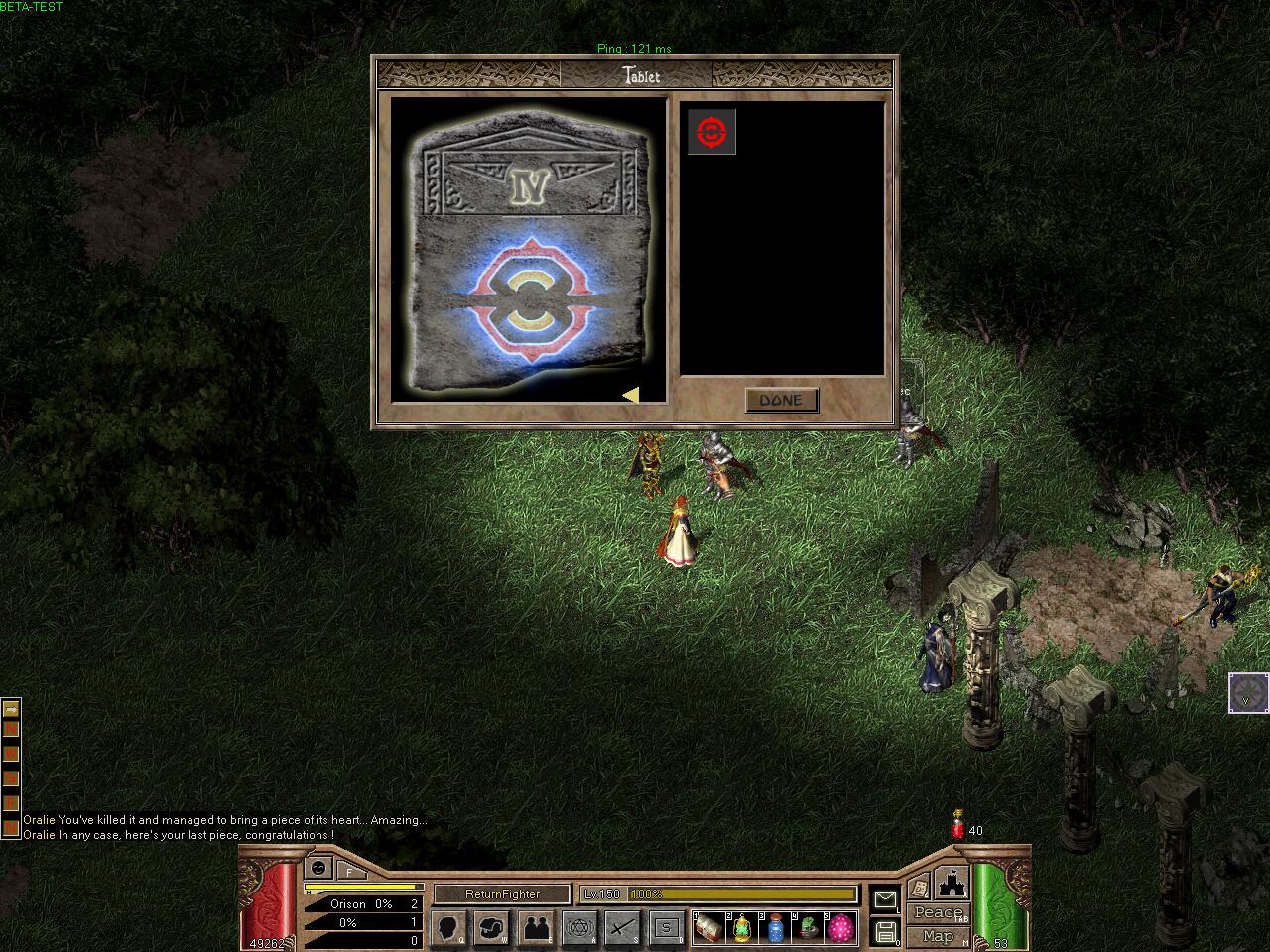Toggle the Peace mode button

tap(938, 912)
